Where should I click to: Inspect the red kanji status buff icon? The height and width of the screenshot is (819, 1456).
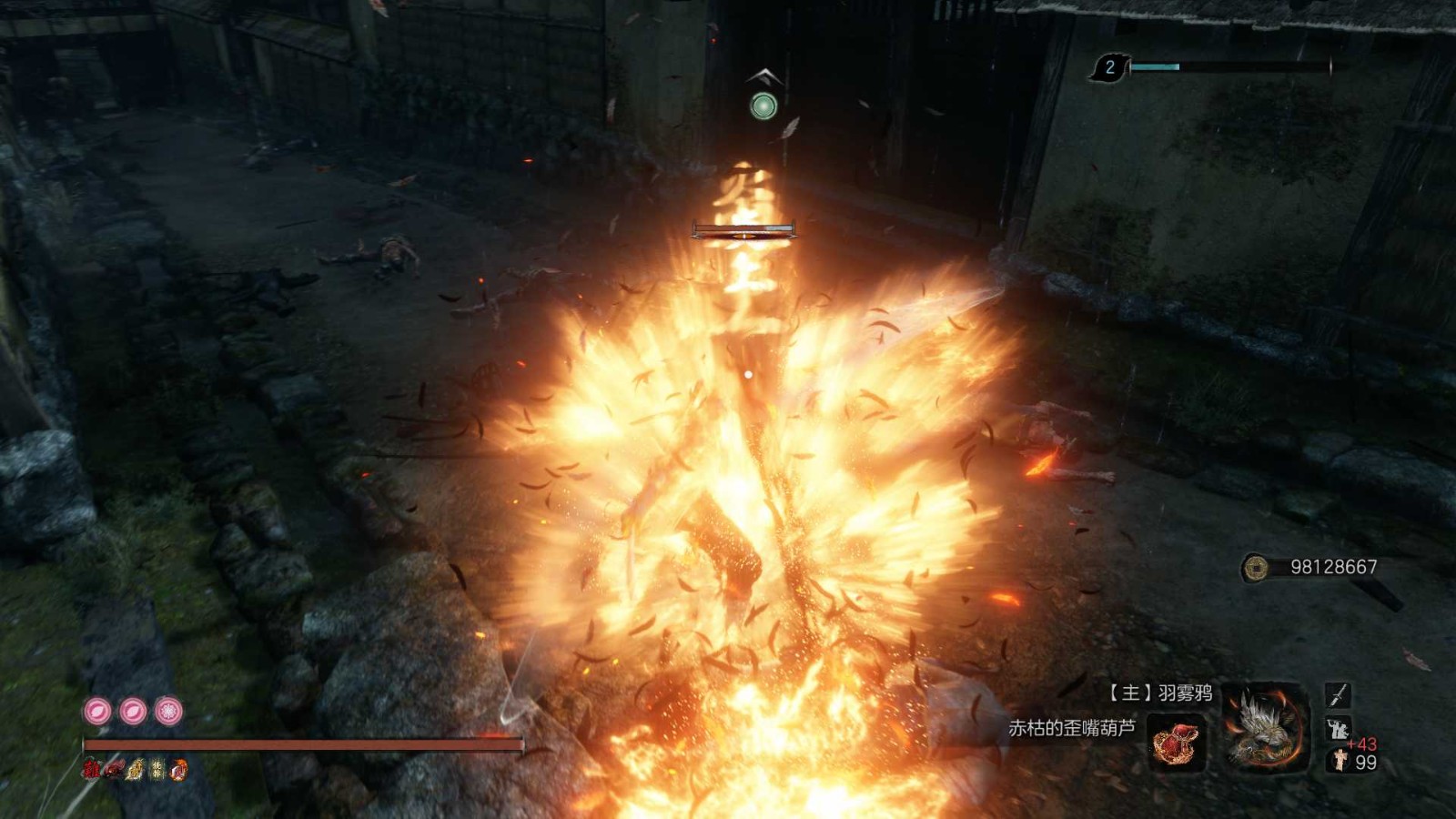point(91,770)
